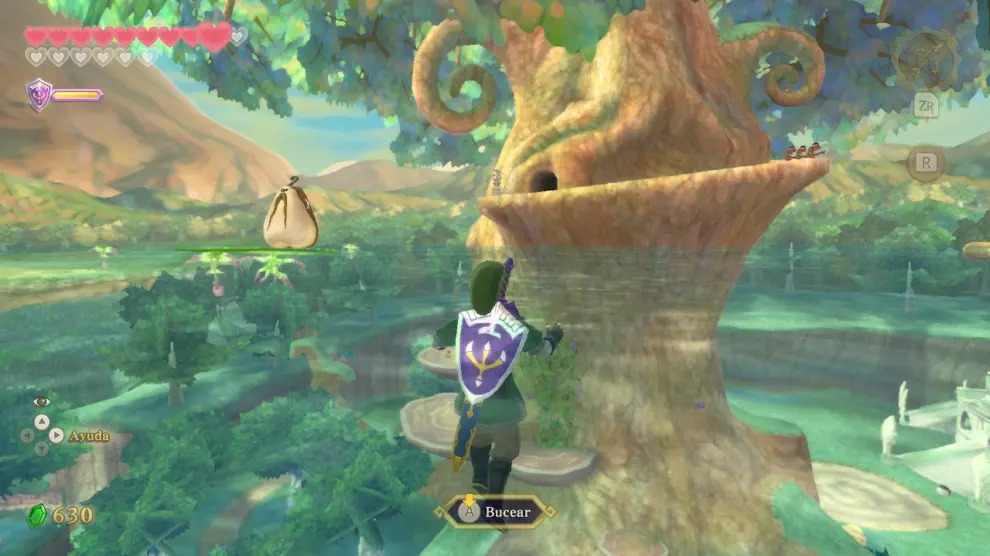Open the Ayuda help option
Screen dimensions: 990x556
tap(88, 436)
